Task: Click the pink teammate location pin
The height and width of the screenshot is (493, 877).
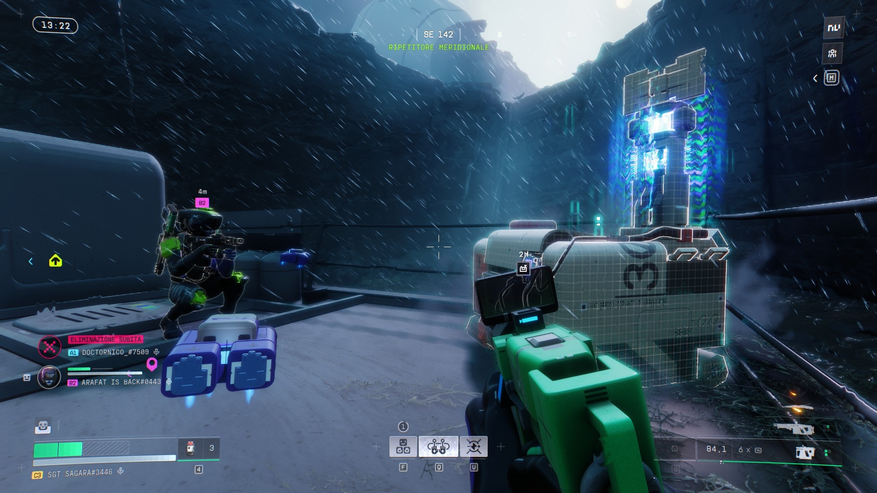Action: (152, 365)
